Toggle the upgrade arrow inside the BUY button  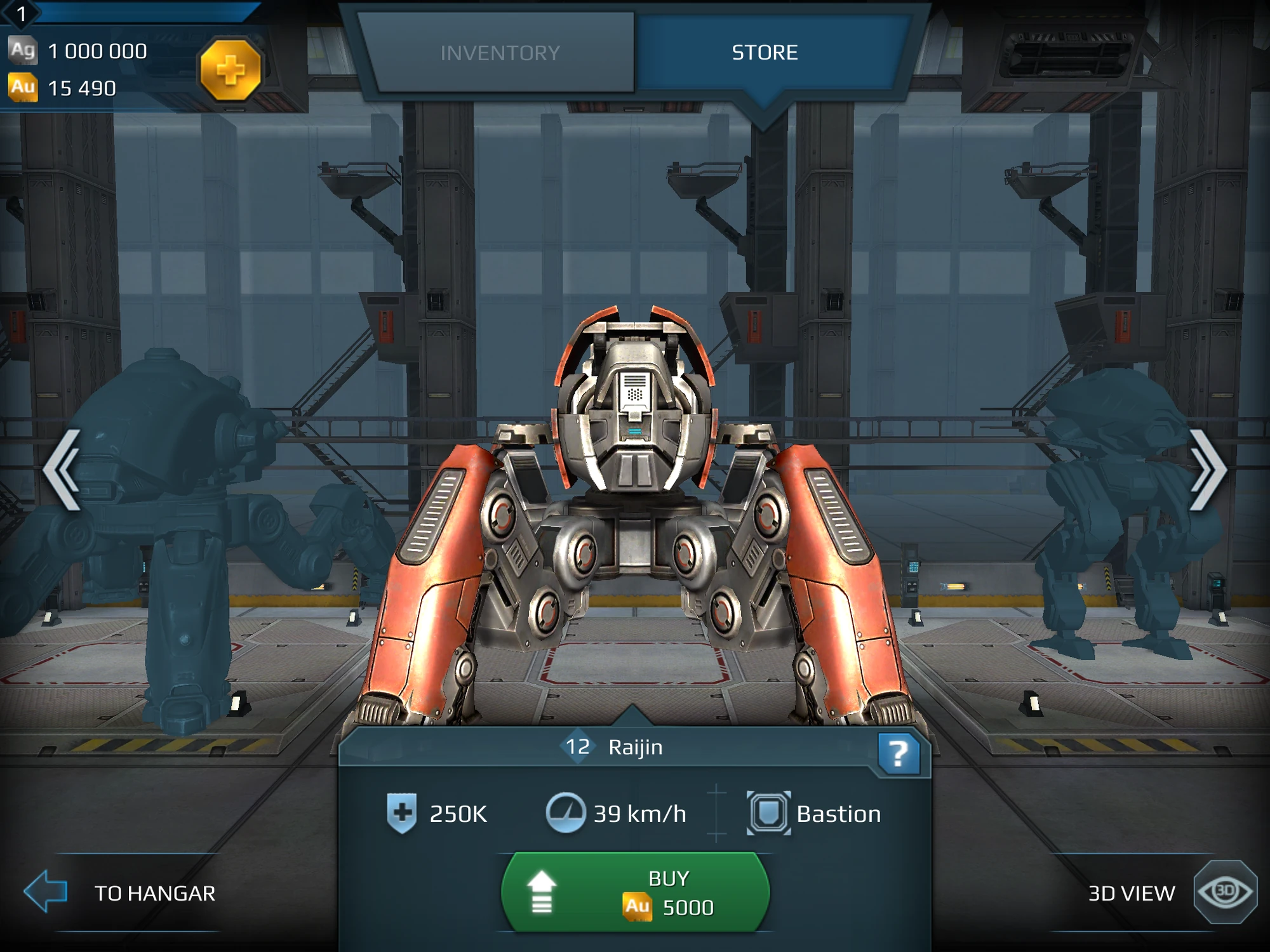[x=540, y=890]
